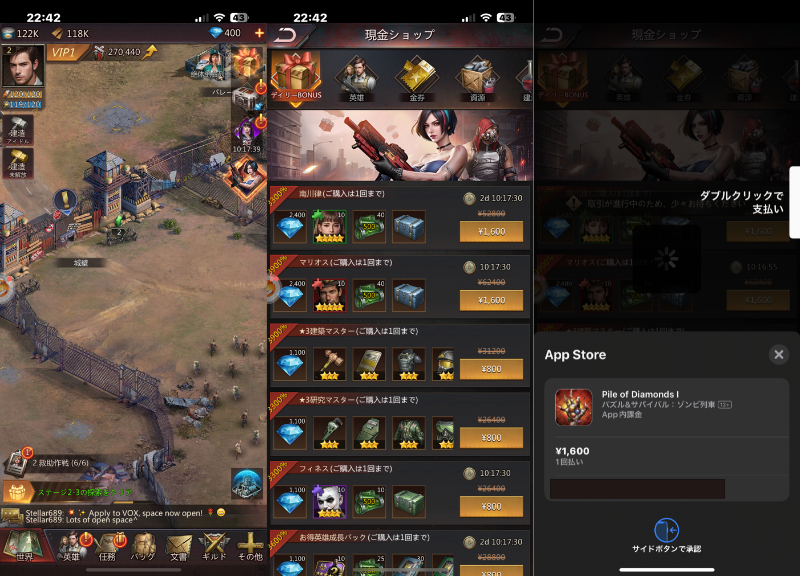The height and width of the screenshot is (576, 800).
Task: Close the App Store payment sheet
Action: pos(779,354)
